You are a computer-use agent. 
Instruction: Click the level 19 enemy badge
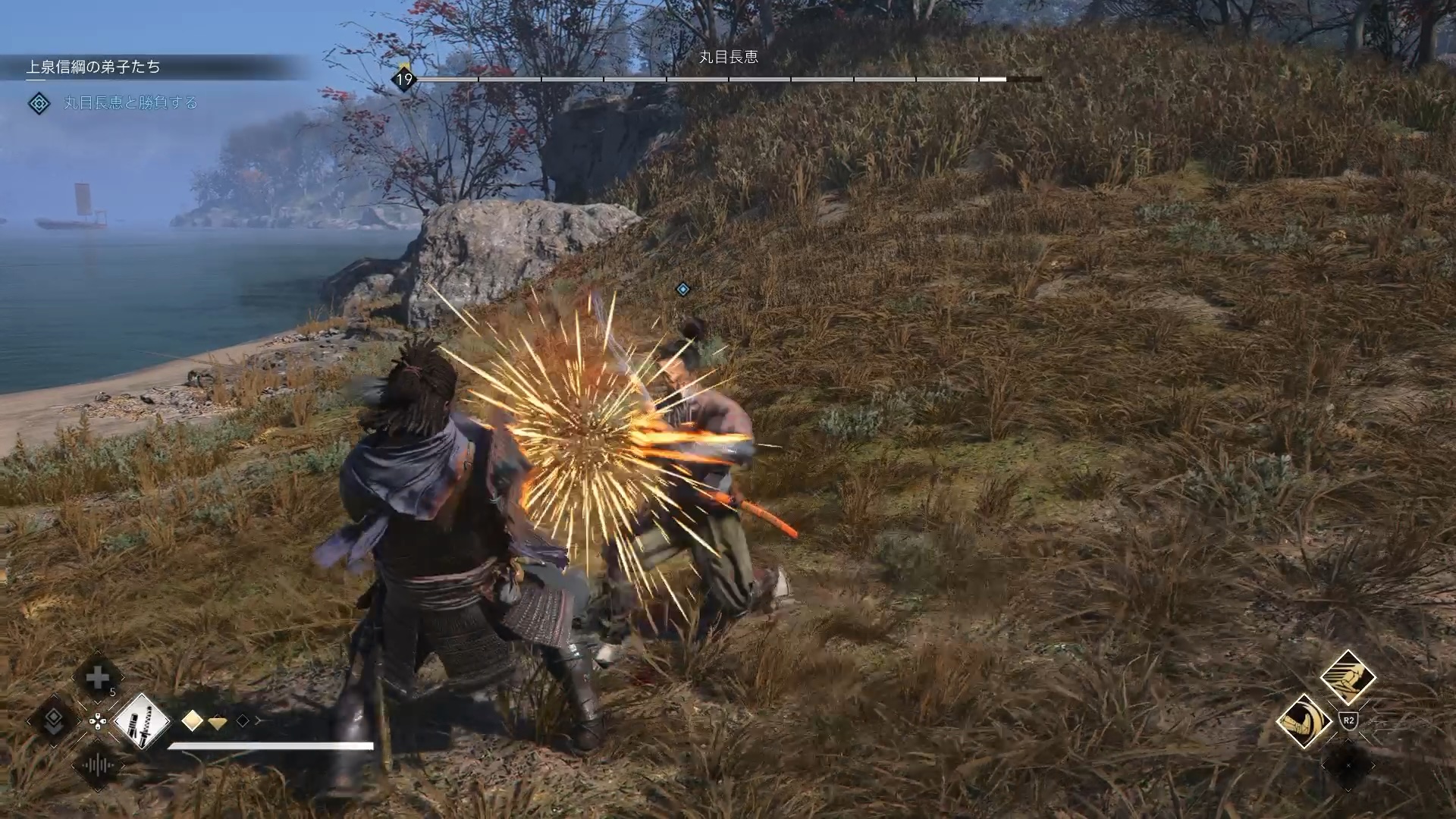pyautogui.click(x=404, y=79)
